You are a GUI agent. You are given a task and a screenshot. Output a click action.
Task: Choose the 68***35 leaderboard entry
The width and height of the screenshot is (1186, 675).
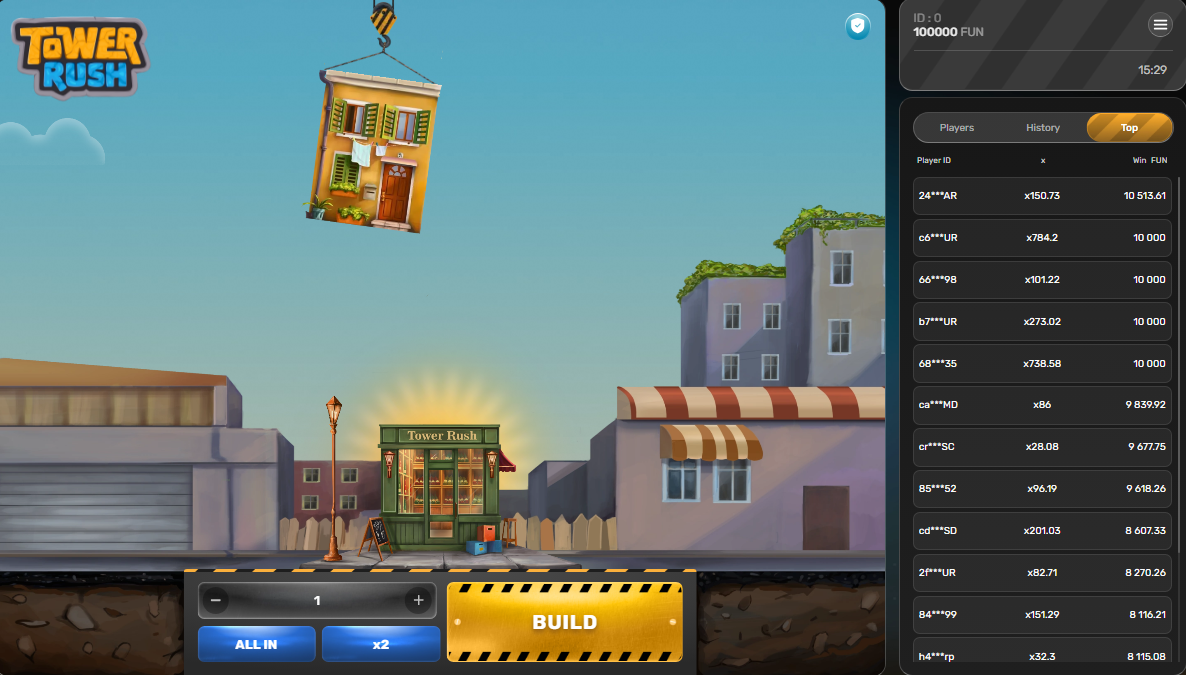pos(1042,364)
